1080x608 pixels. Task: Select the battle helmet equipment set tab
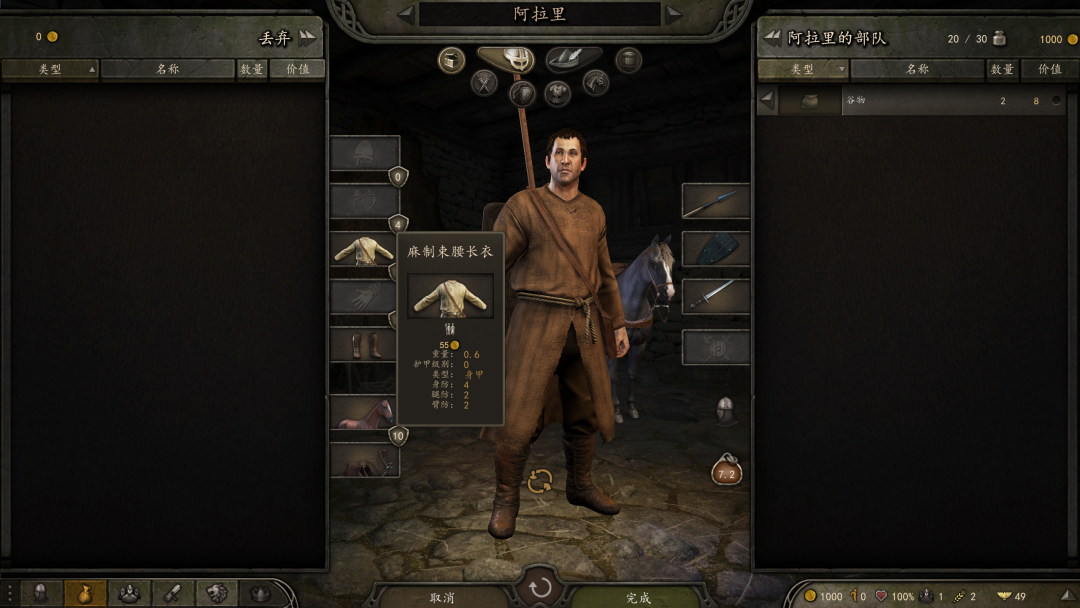coord(505,60)
